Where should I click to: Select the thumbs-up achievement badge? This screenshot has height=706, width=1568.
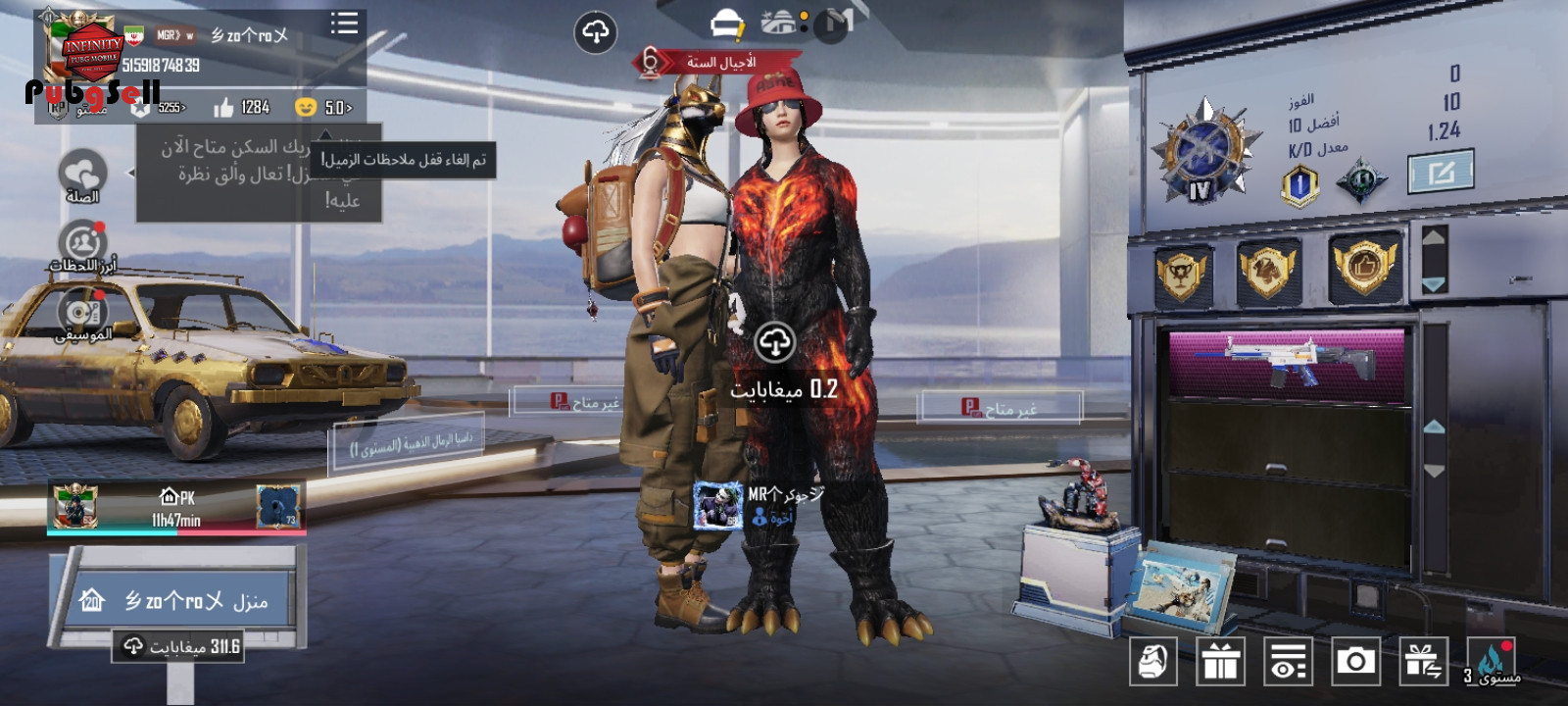click(1364, 265)
